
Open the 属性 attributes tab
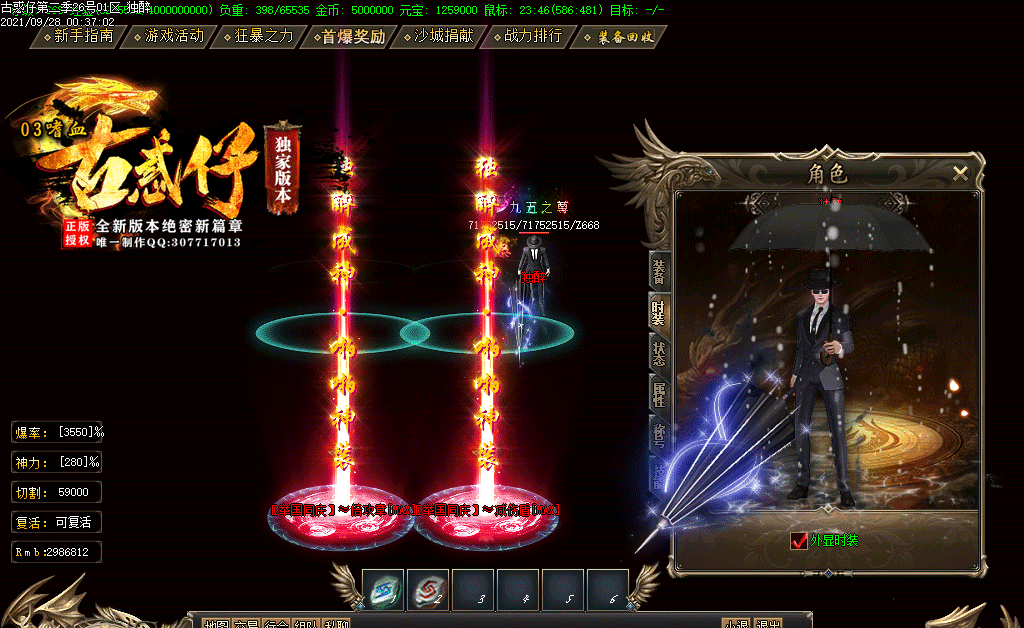click(659, 395)
